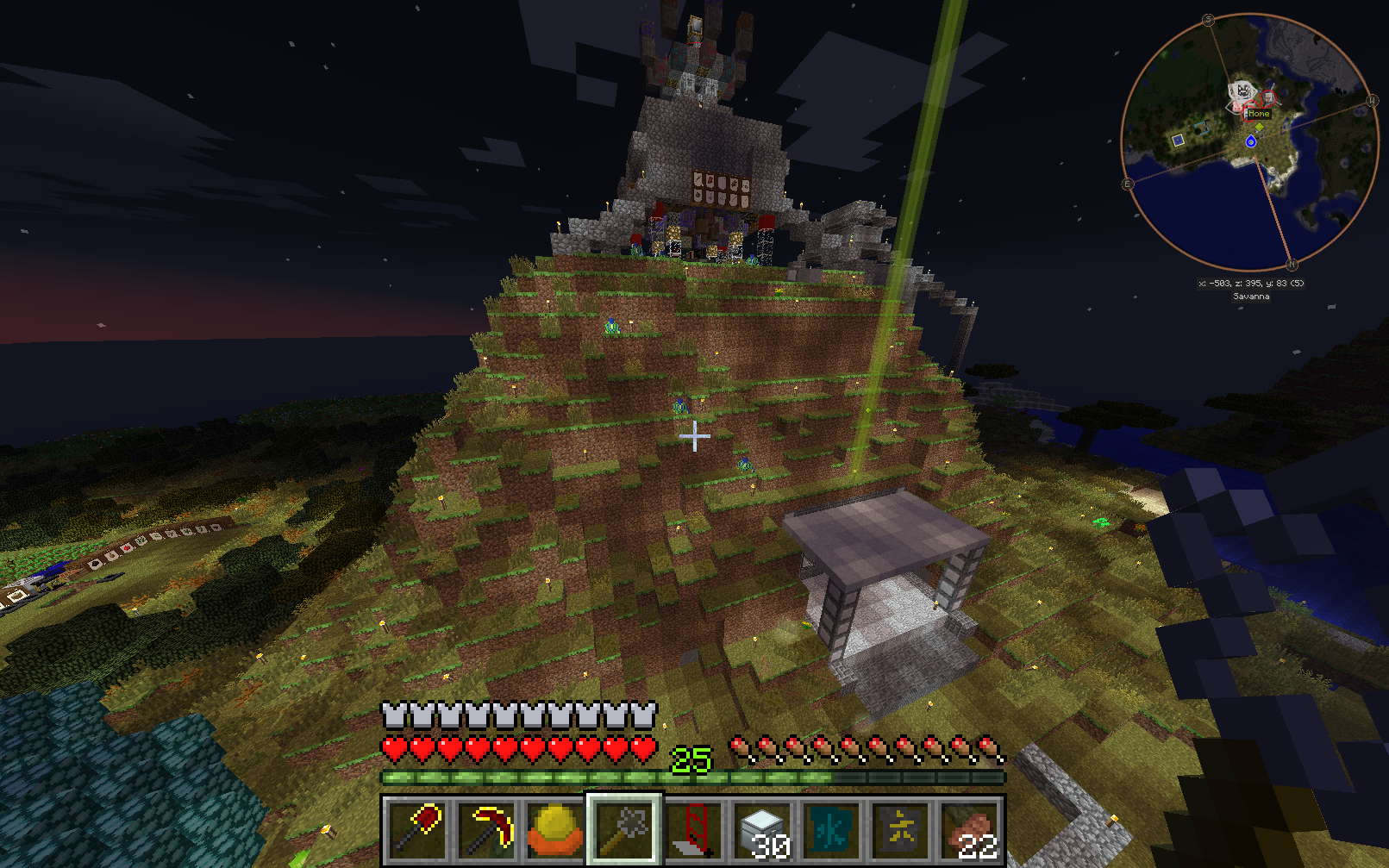
Task: Click the N compass marker on minimap
Action: tap(1291, 264)
